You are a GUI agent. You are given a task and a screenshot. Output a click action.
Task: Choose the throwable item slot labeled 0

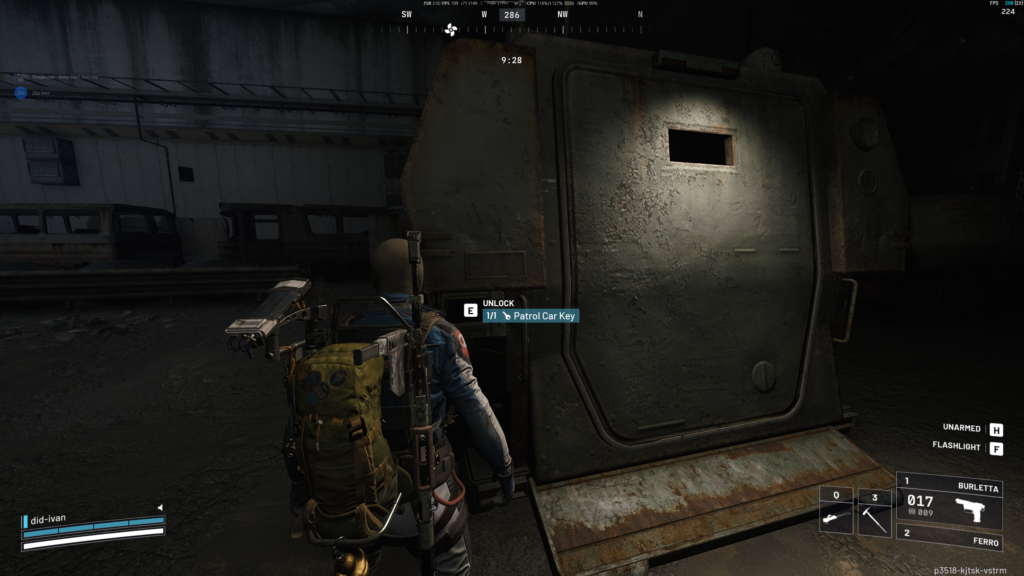click(836, 512)
